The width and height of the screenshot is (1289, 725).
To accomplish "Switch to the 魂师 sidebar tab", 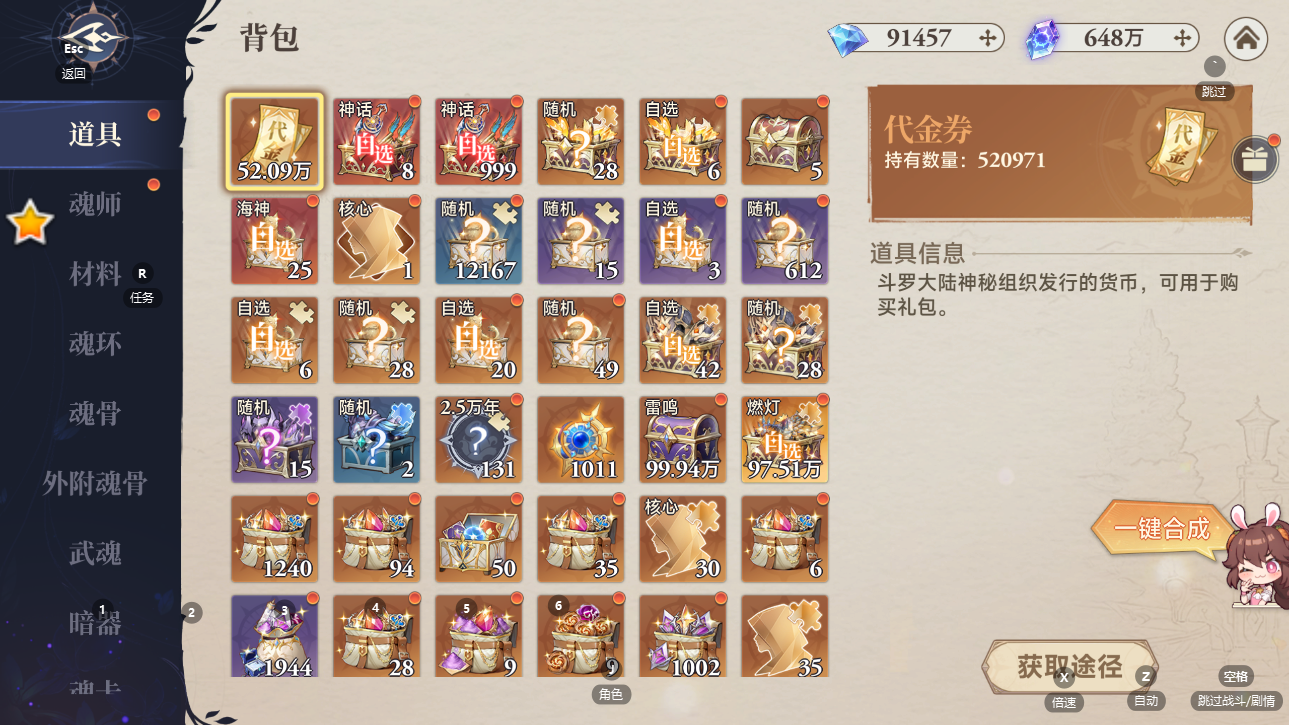I will [95, 204].
